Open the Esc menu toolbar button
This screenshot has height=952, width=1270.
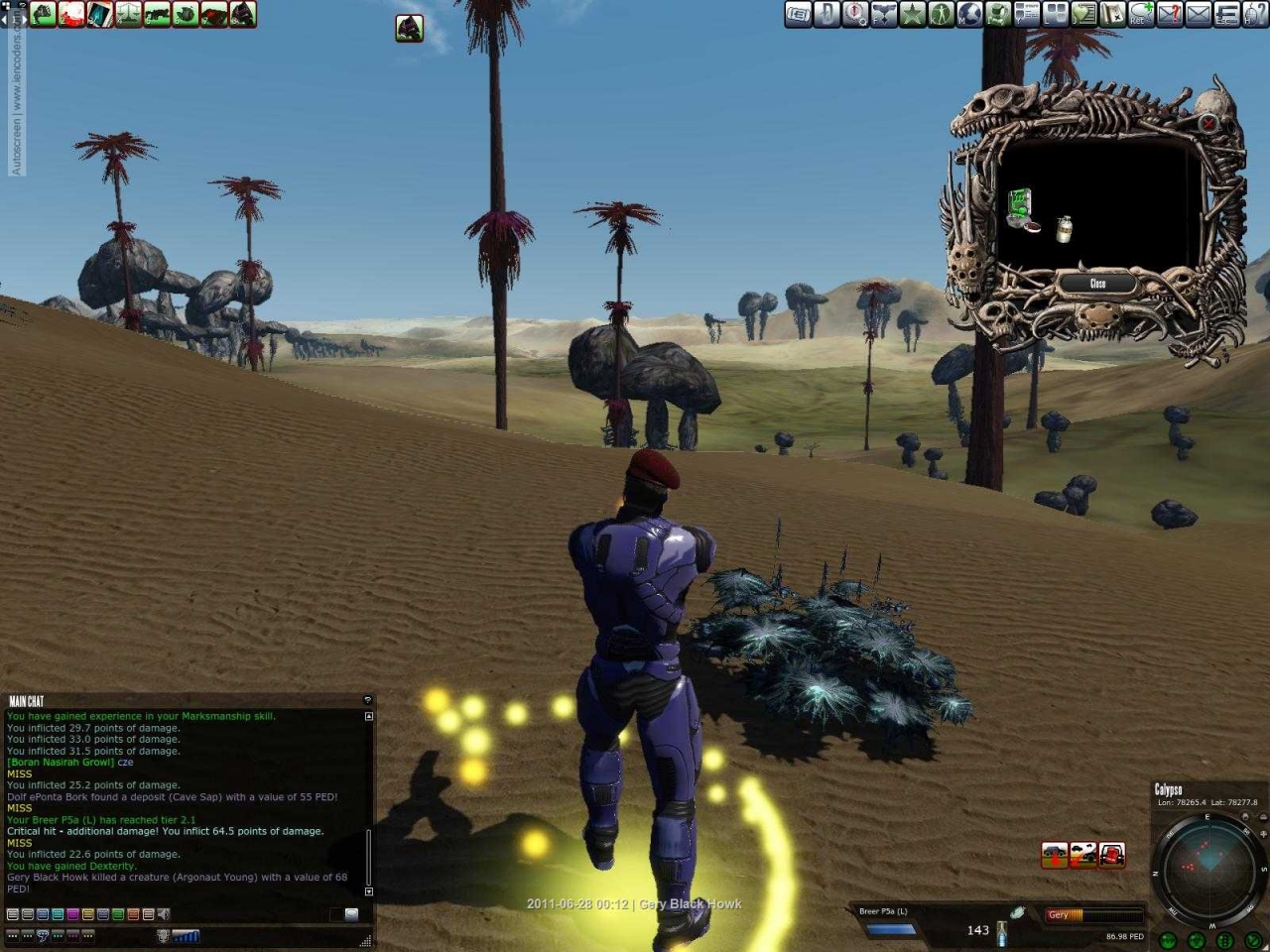(1227, 14)
